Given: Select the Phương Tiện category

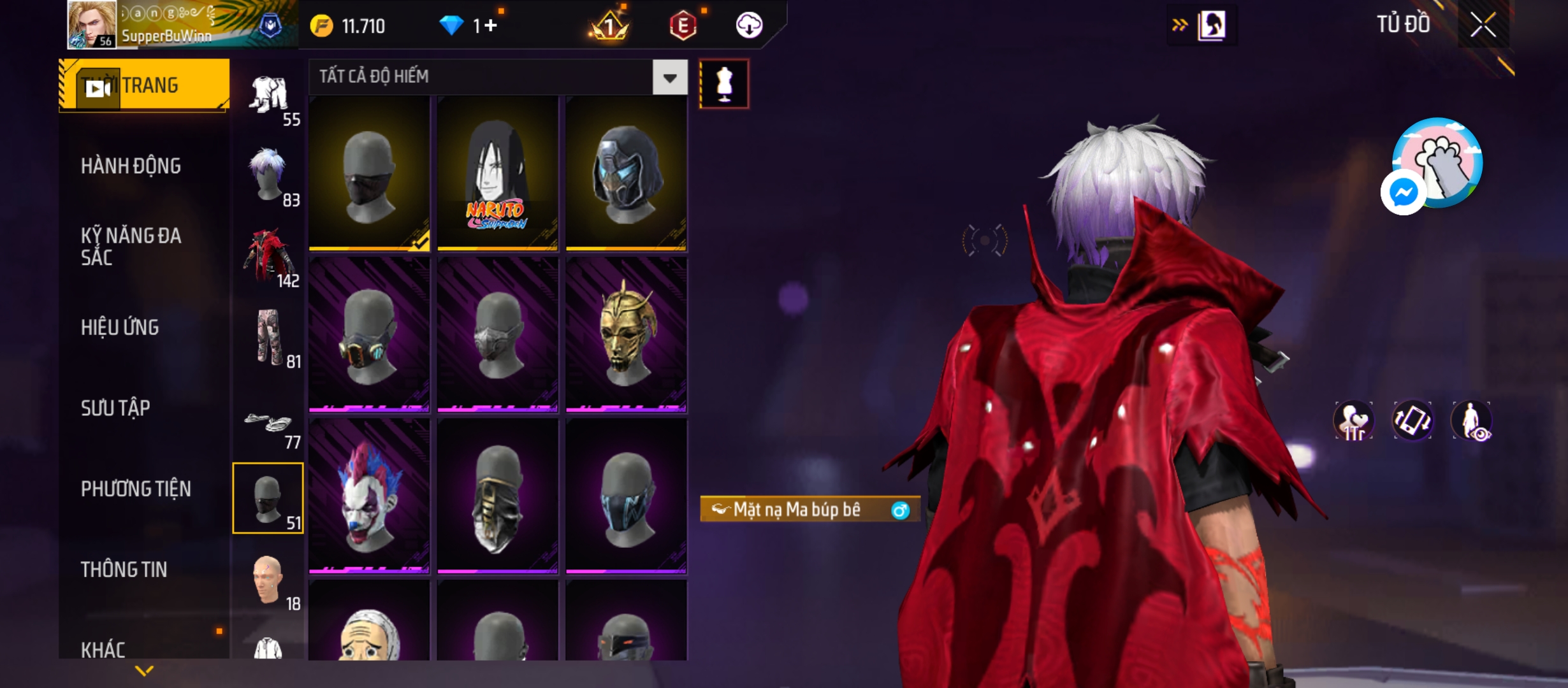Looking at the screenshot, I should (136, 489).
